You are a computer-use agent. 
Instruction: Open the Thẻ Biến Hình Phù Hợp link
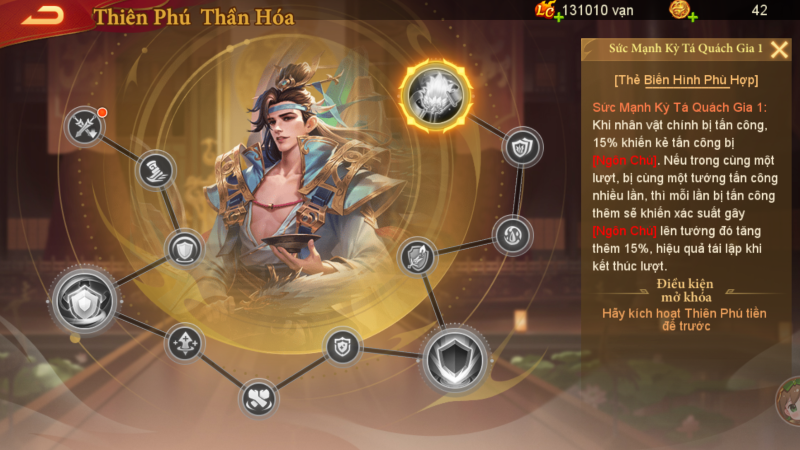point(685,80)
